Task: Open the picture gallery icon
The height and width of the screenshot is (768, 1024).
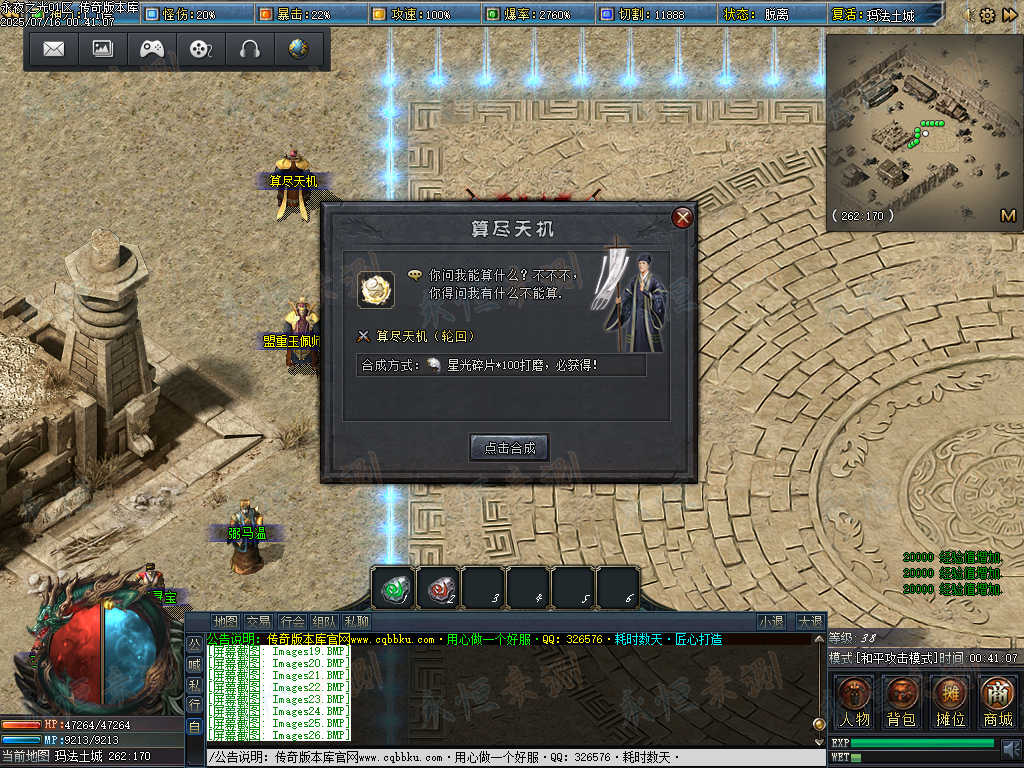Action: point(103,49)
